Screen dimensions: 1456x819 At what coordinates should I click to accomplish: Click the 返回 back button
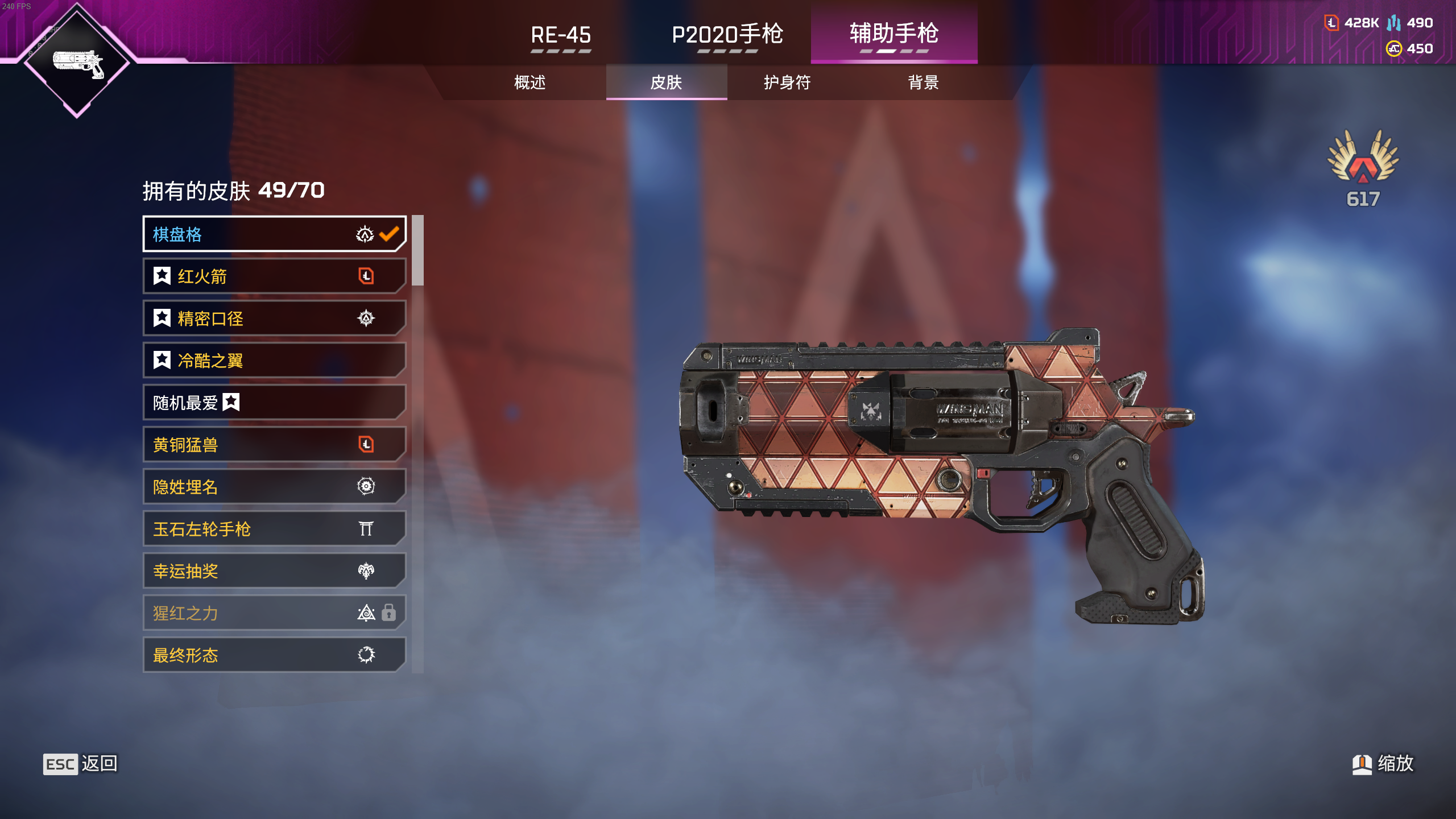80,764
